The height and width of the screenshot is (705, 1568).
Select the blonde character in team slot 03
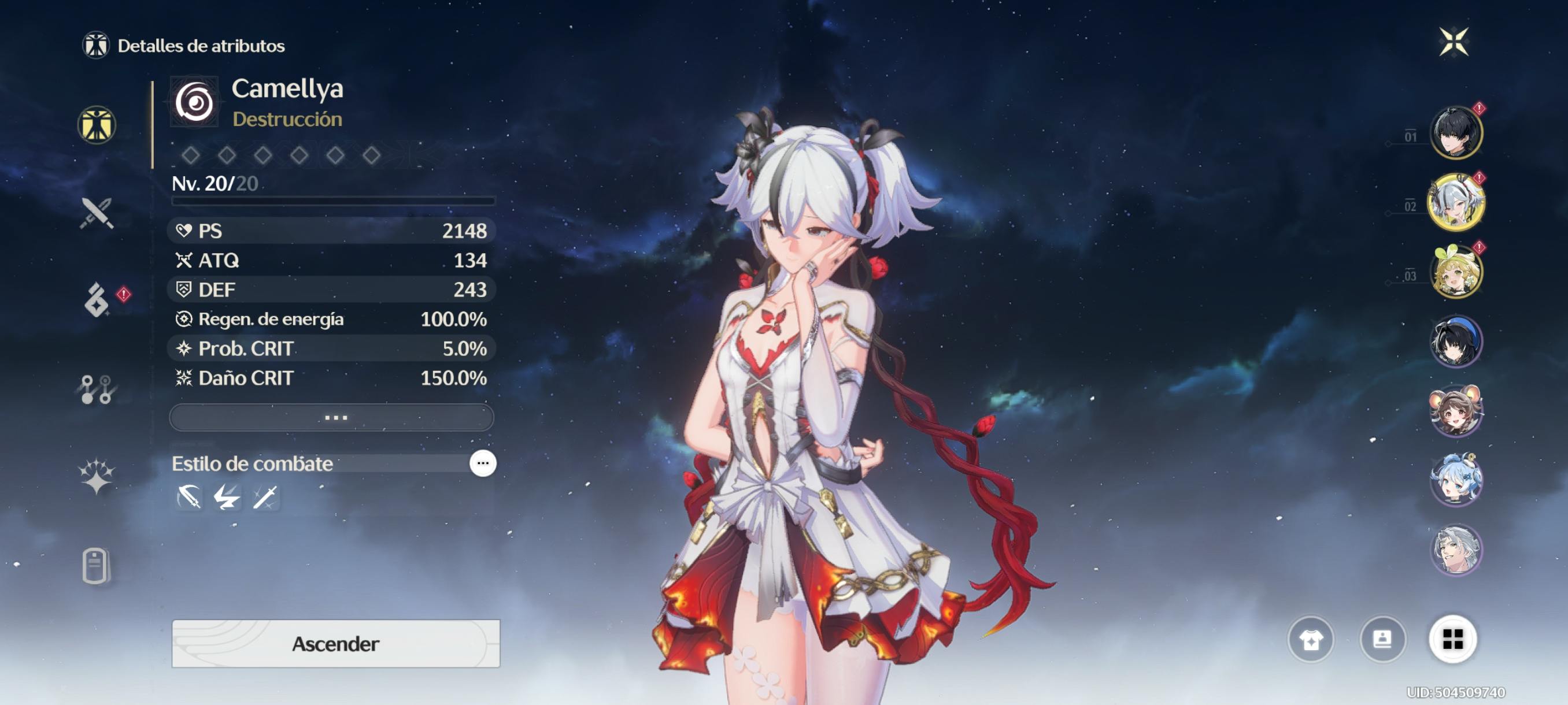[x=1455, y=272]
